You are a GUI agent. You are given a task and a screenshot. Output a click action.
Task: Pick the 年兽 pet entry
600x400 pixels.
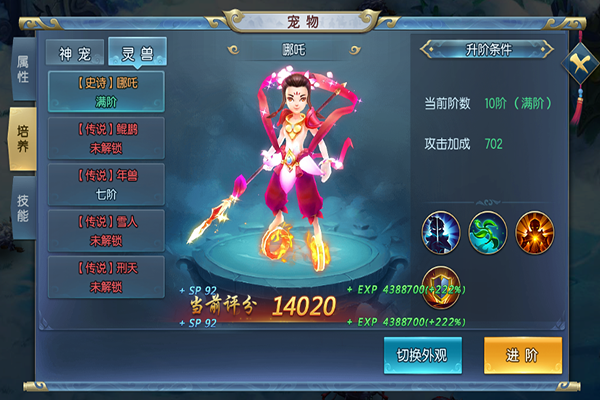point(107,184)
